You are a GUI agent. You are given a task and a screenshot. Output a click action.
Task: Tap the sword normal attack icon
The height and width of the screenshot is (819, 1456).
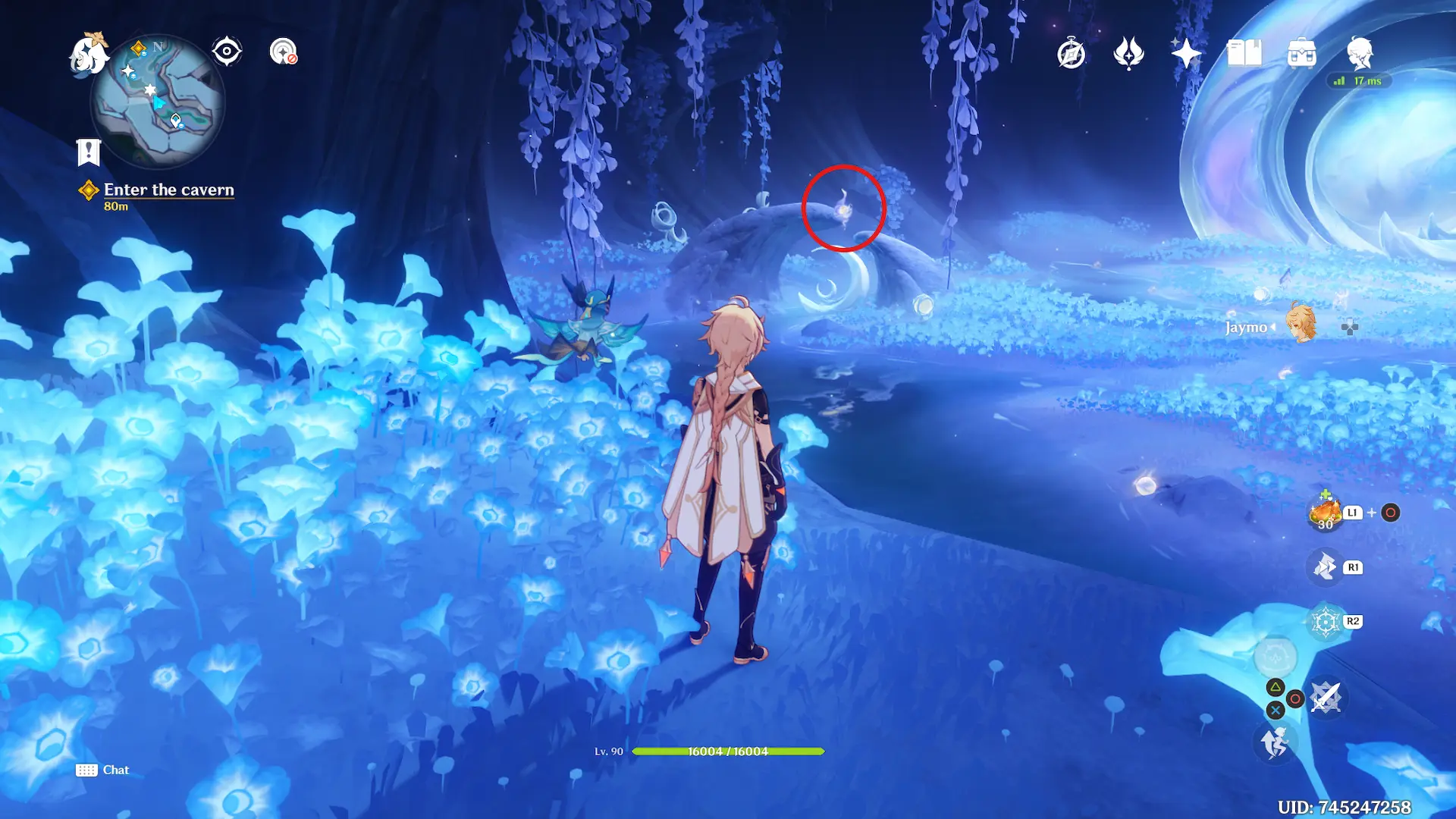tap(1326, 698)
